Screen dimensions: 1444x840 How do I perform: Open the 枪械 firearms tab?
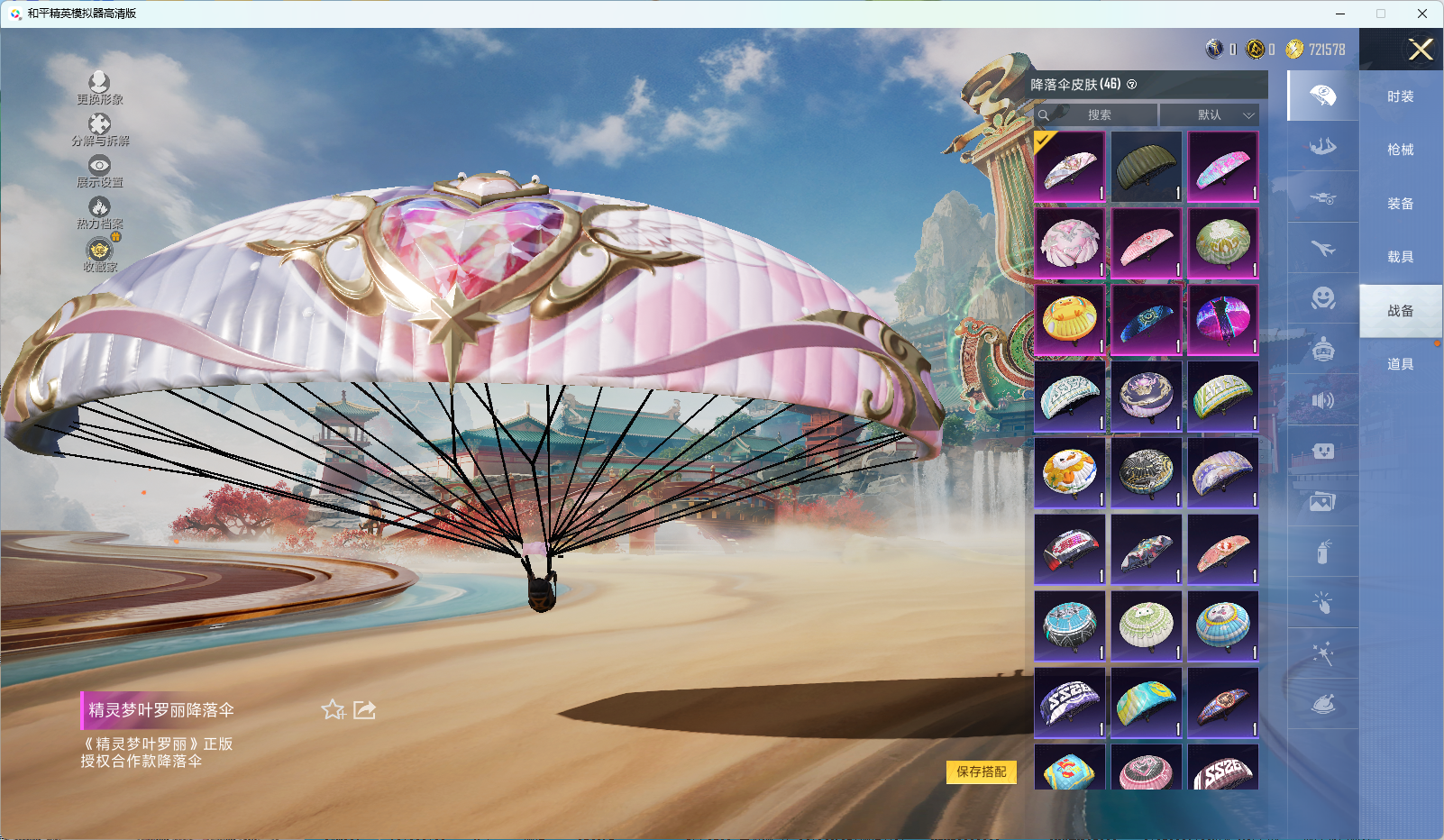(x=1400, y=150)
